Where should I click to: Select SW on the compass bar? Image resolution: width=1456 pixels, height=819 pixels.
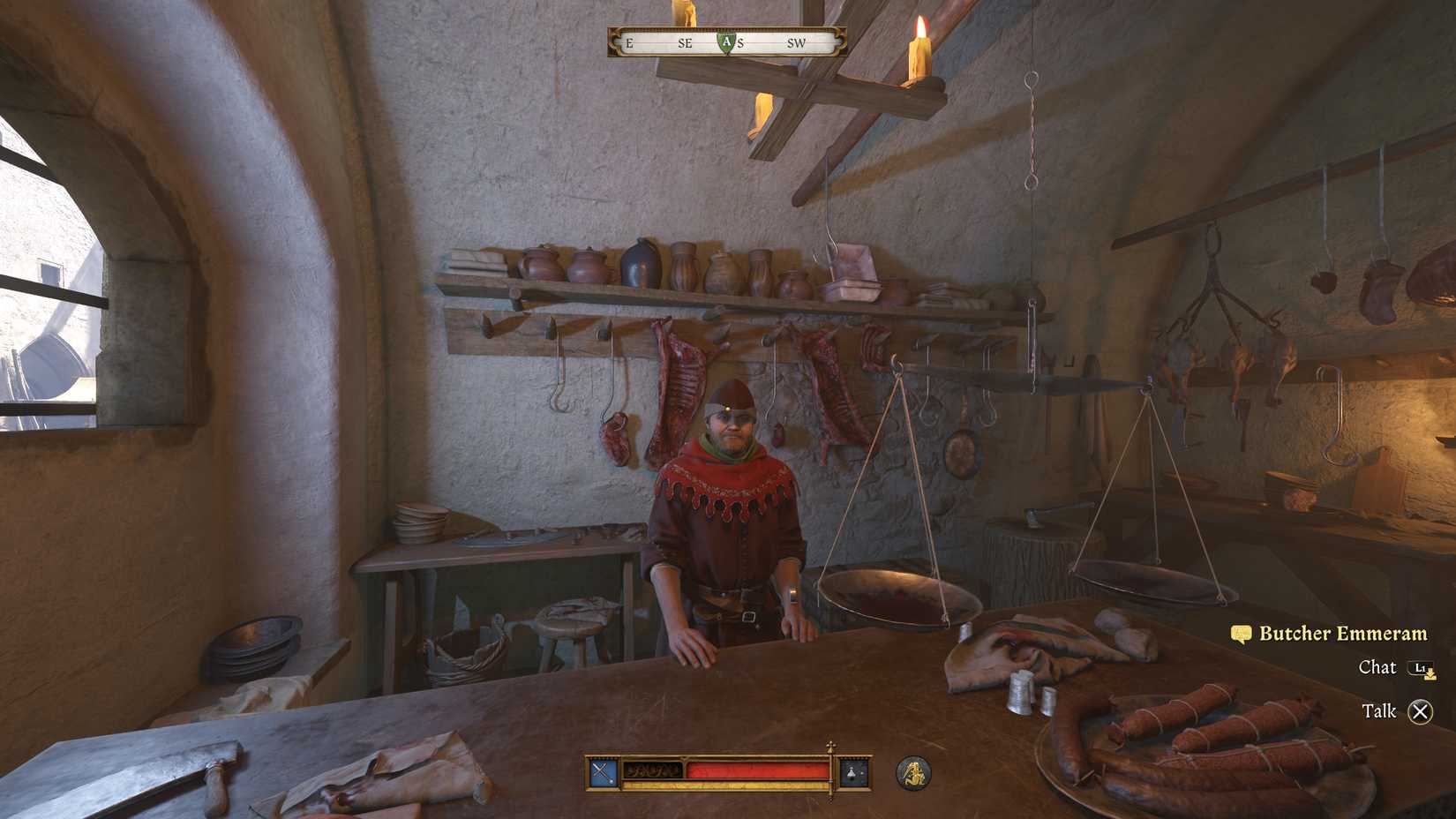(x=797, y=41)
